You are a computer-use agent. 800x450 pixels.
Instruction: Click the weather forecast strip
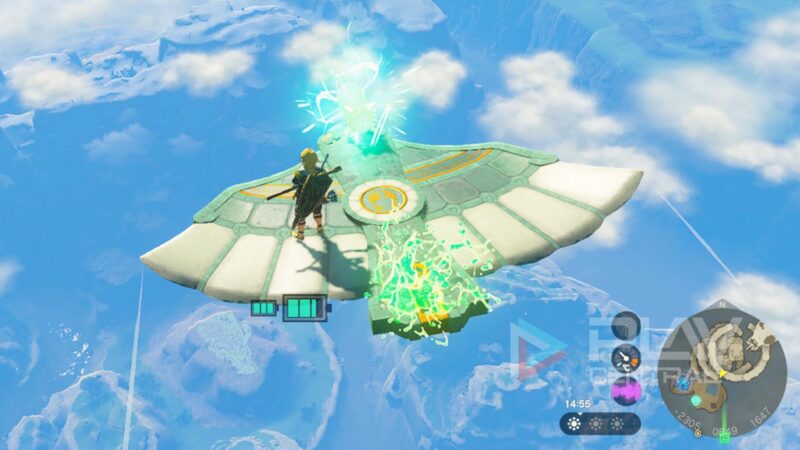[x=598, y=423]
